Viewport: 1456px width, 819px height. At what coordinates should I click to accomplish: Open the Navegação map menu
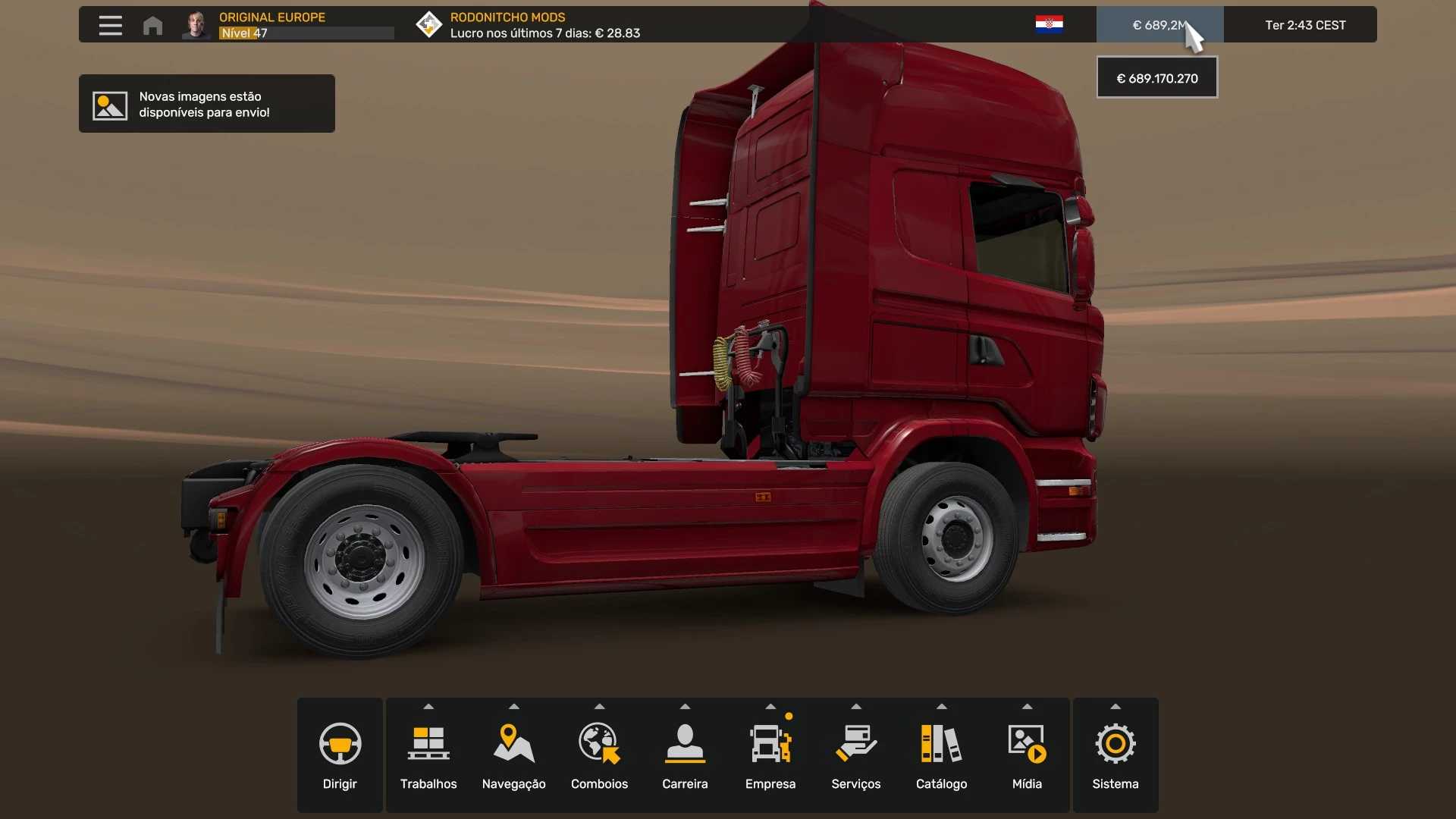click(x=514, y=755)
